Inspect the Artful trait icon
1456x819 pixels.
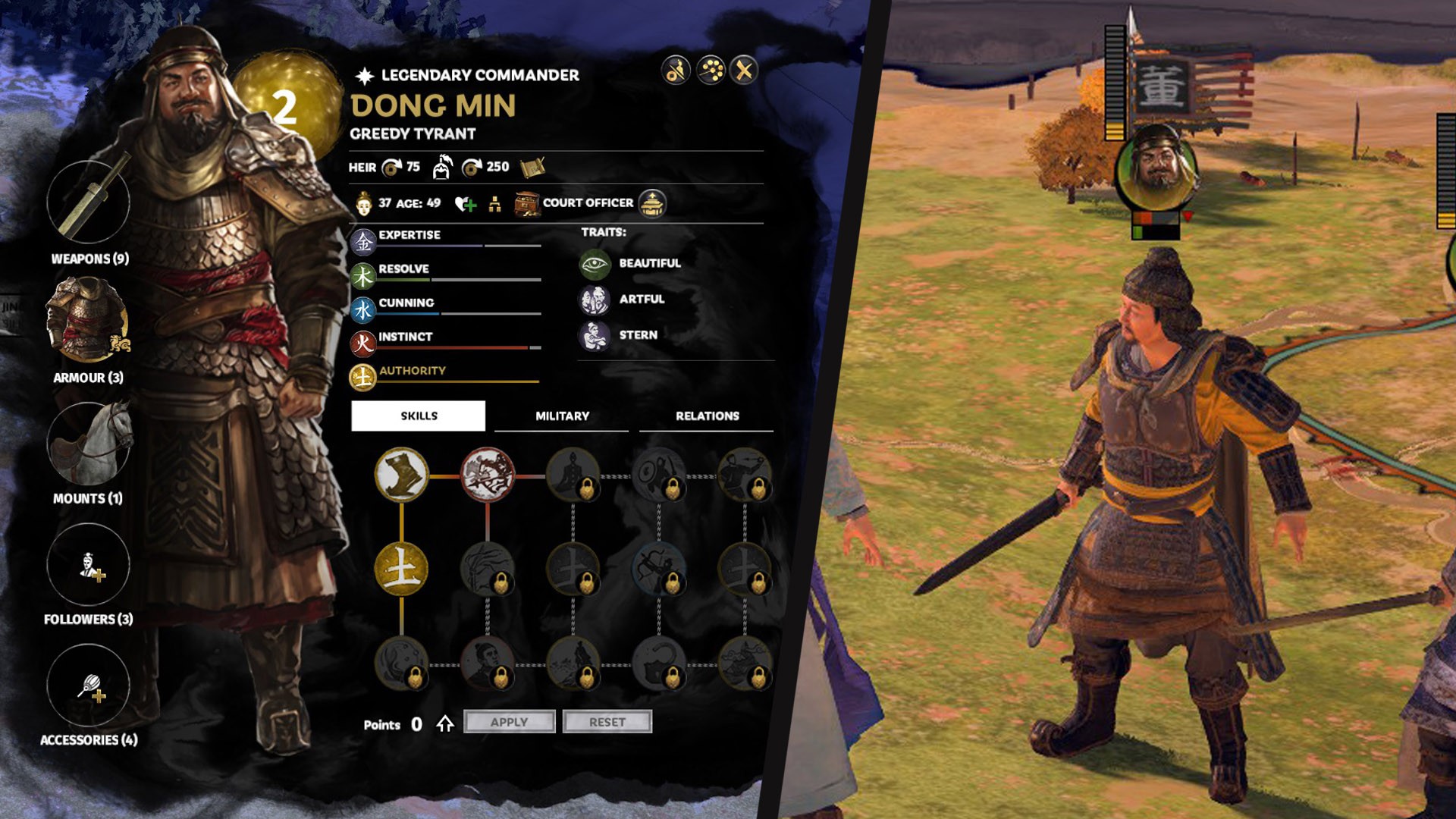[x=595, y=300]
